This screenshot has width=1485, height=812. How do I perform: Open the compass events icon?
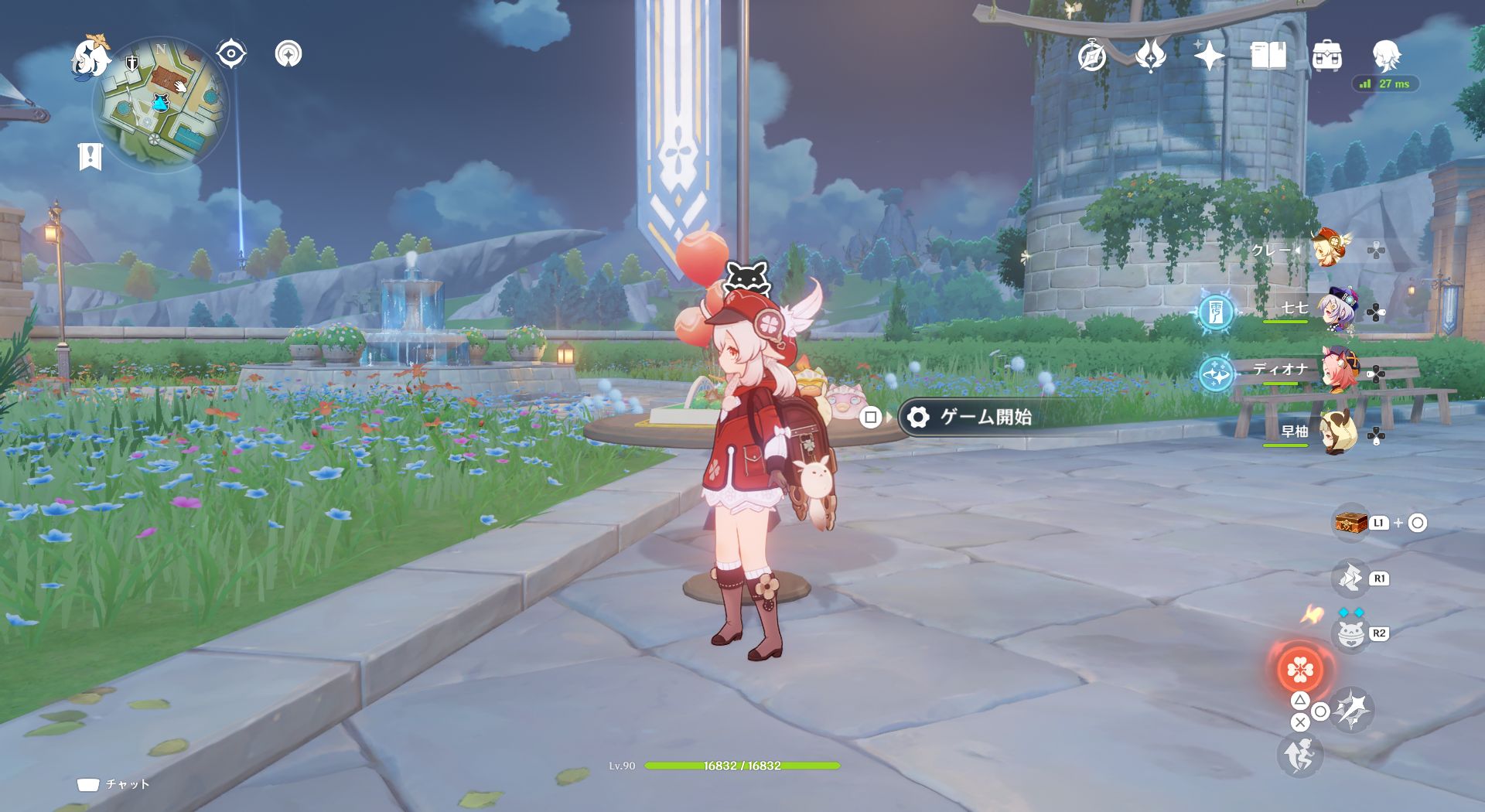point(1091,56)
